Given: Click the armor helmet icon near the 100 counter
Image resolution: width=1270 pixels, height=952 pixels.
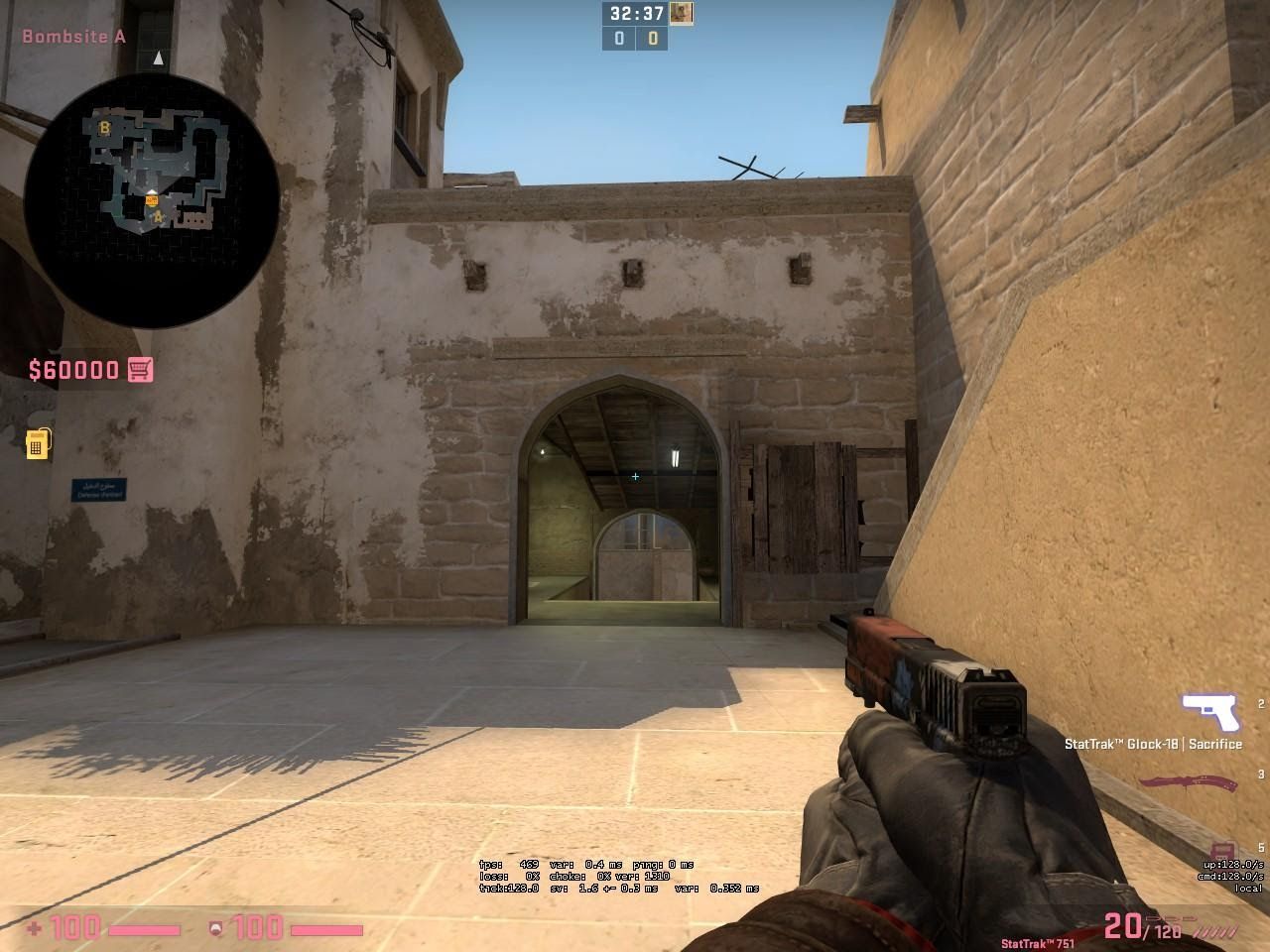Looking at the screenshot, I should click(214, 930).
